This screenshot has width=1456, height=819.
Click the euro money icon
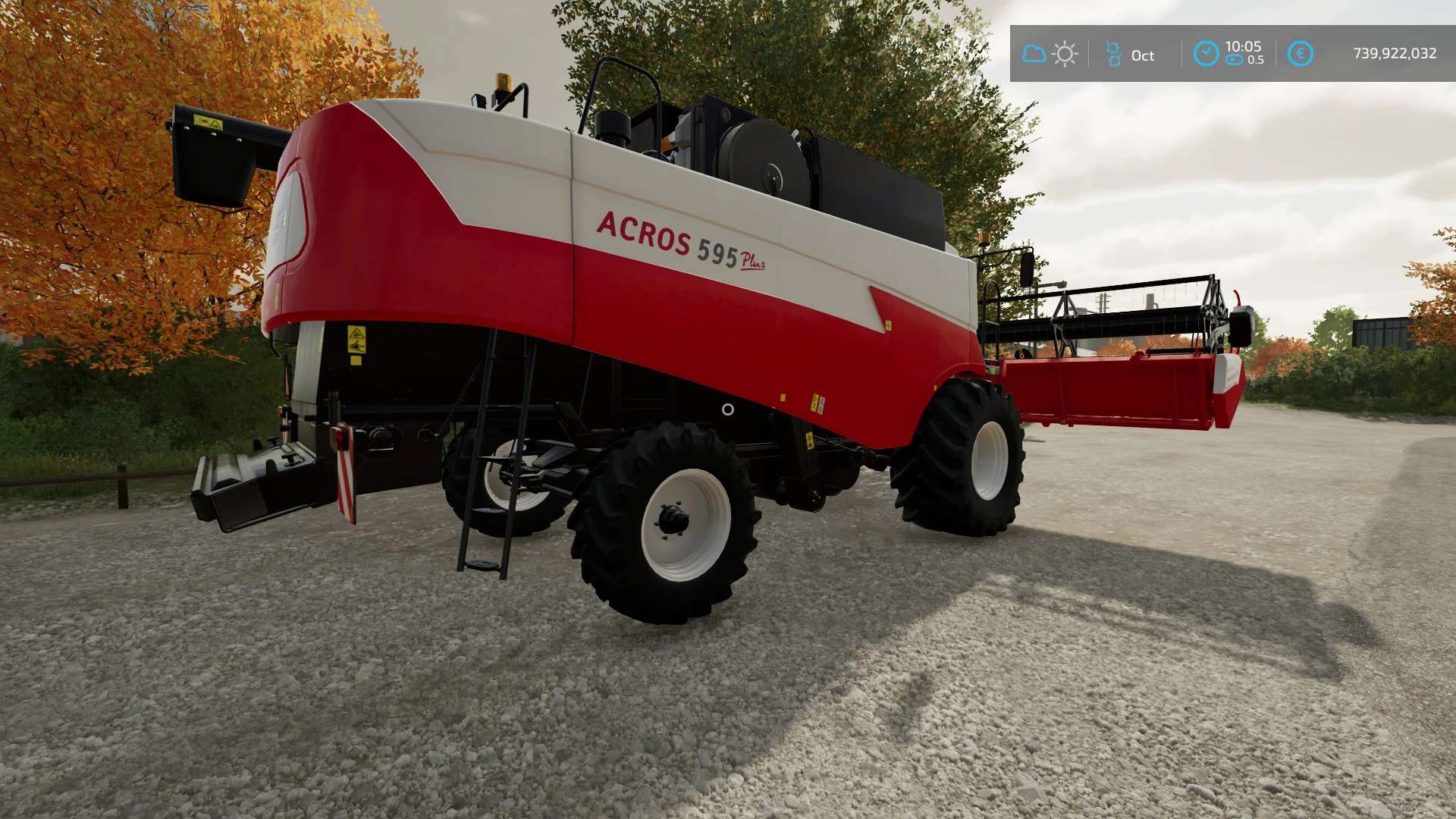1301,54
